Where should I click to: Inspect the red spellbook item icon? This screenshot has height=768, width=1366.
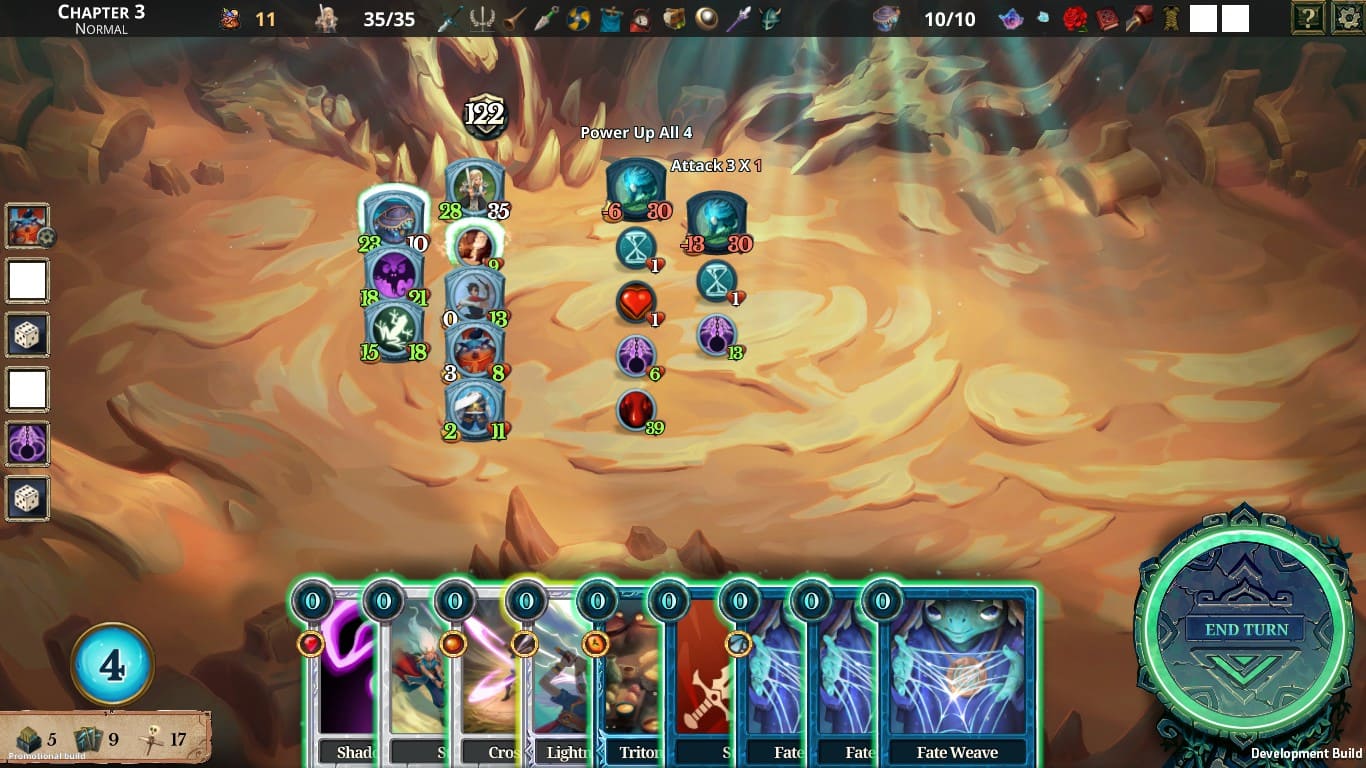click(x=1106, y=18)
